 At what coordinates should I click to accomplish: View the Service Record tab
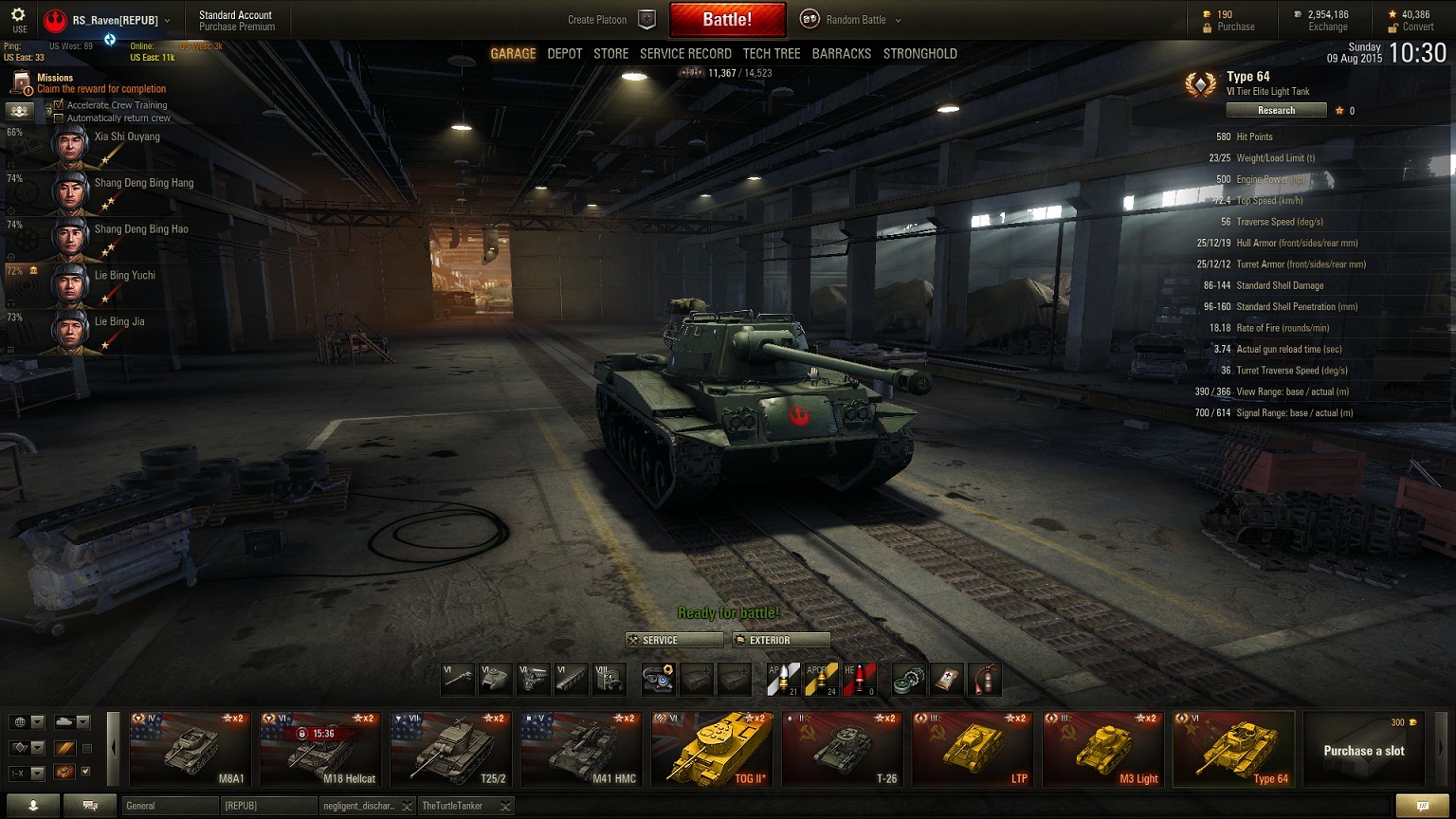coord(685,54)
